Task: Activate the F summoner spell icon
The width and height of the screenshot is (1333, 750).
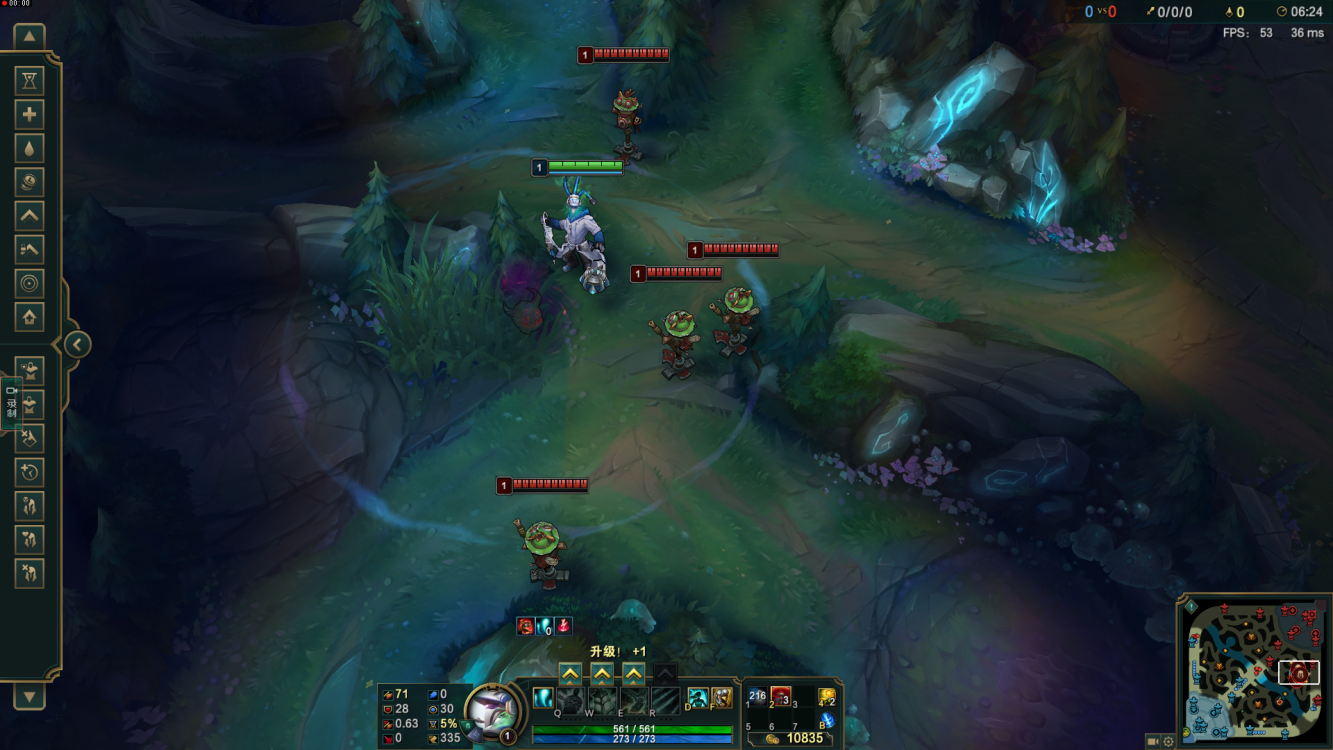Action: click(721, 698)
